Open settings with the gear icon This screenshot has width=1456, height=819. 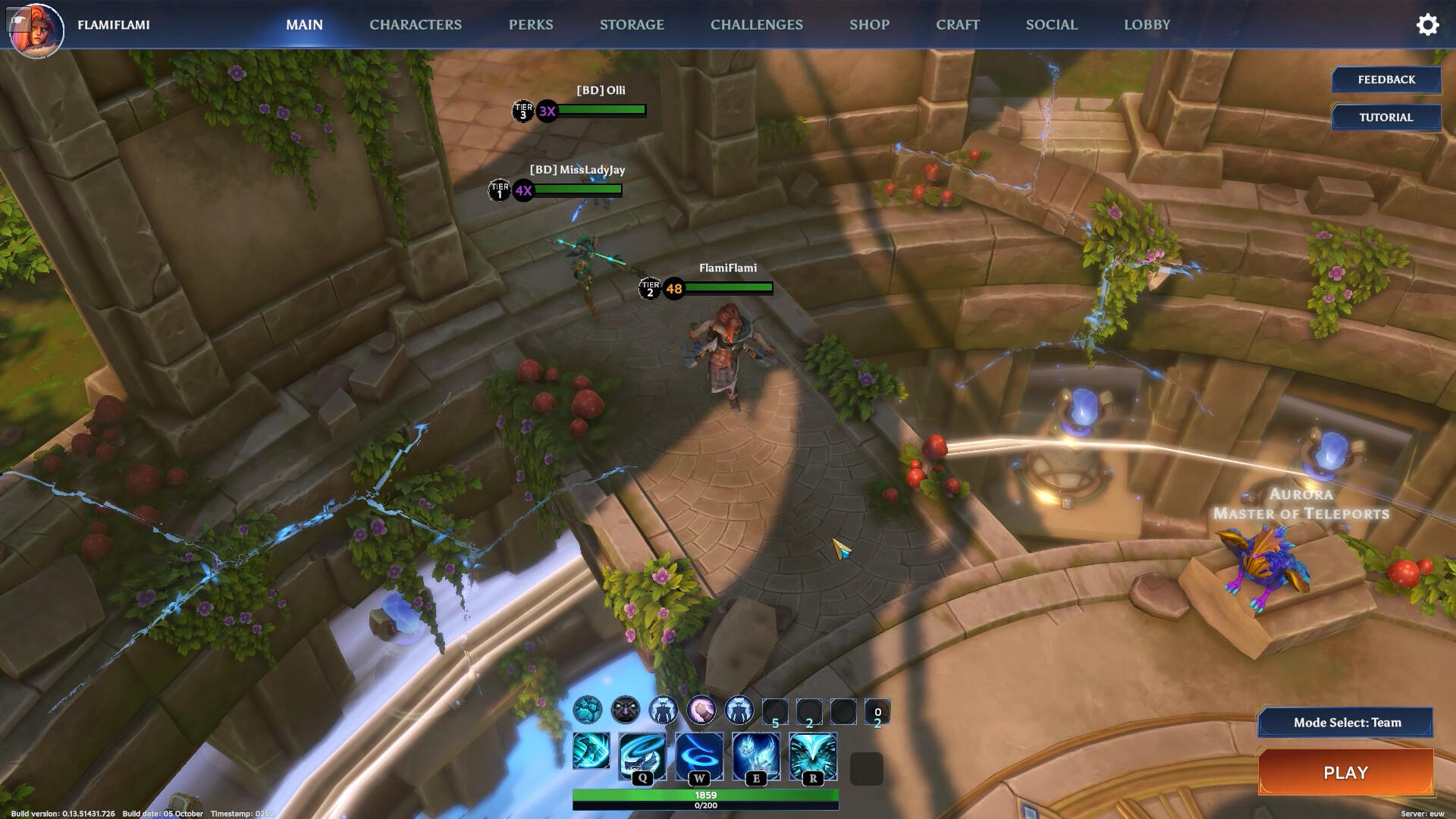pos(1427,24)
